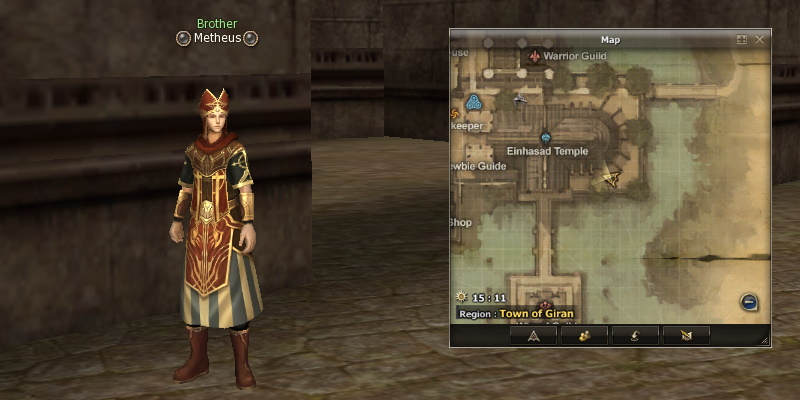The width and height of the screenshot is (800, 400).
Task: Click the arrowhead button in map toolbar
Action: tap(534, 336)
